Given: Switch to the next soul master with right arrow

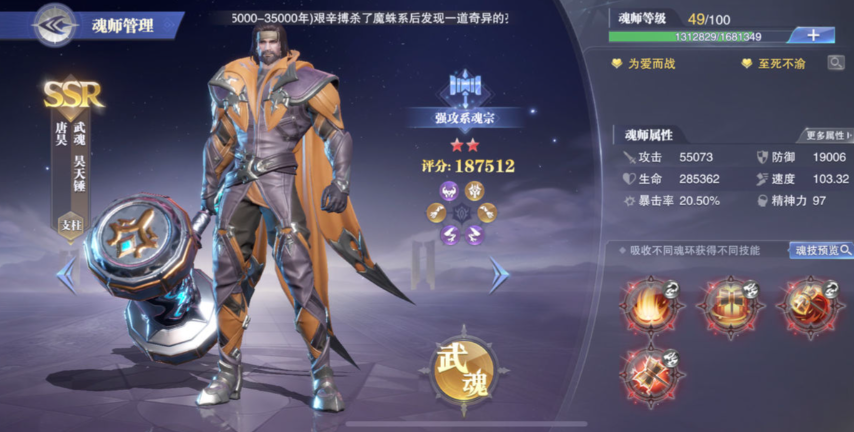Looking at the screenshot, I should [498, 274].
